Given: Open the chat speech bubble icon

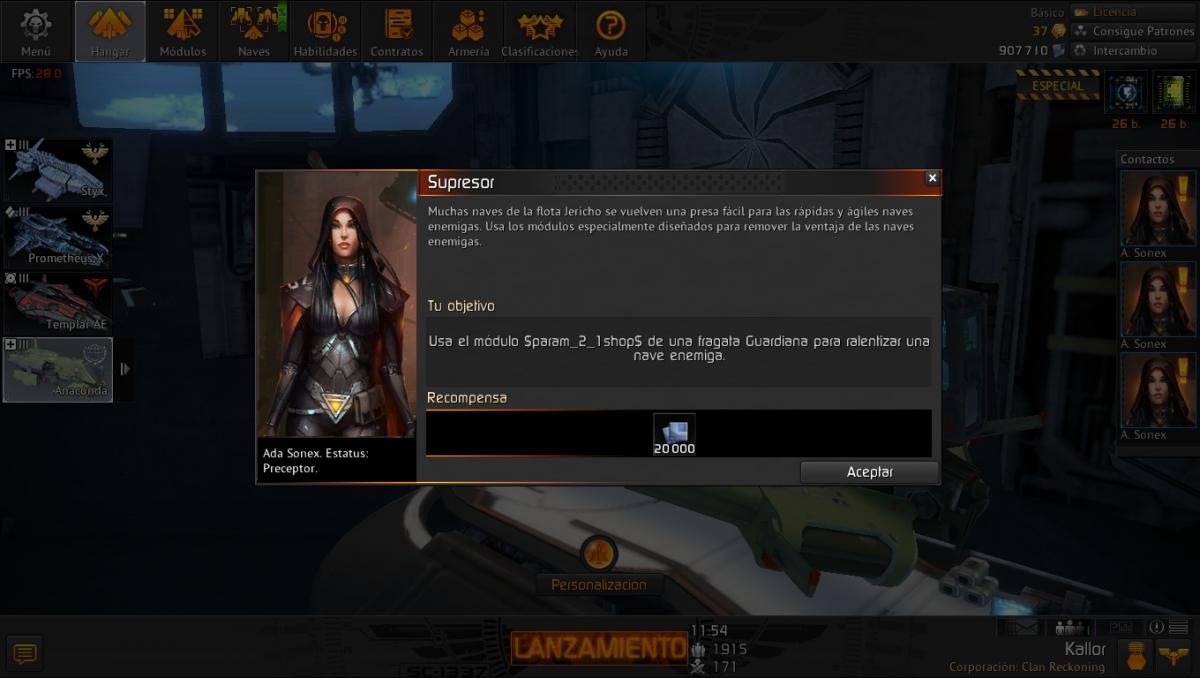Looking at the screenshot, I should point(25,654).
